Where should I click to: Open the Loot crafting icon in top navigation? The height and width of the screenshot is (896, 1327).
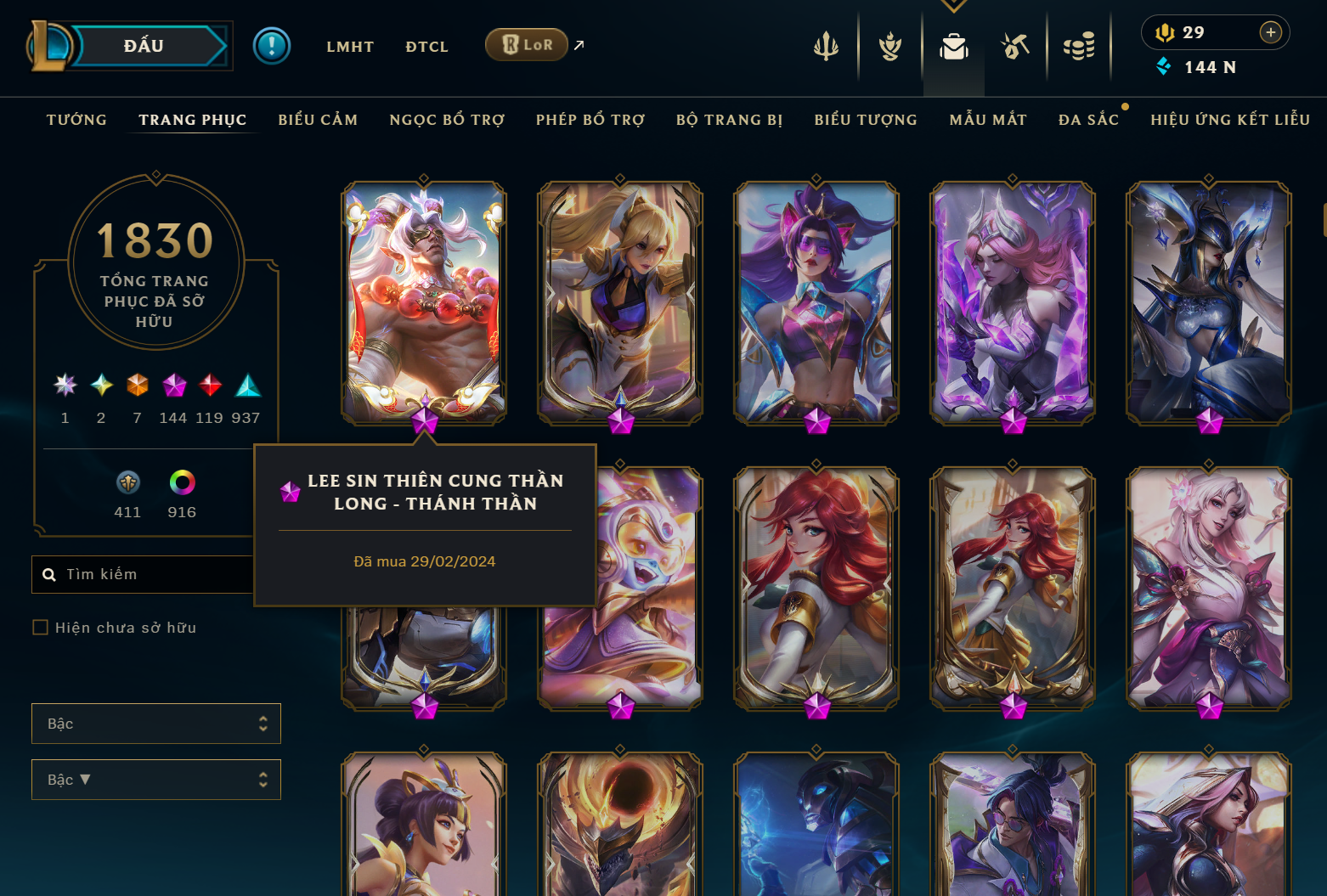tap(1015, 47)
